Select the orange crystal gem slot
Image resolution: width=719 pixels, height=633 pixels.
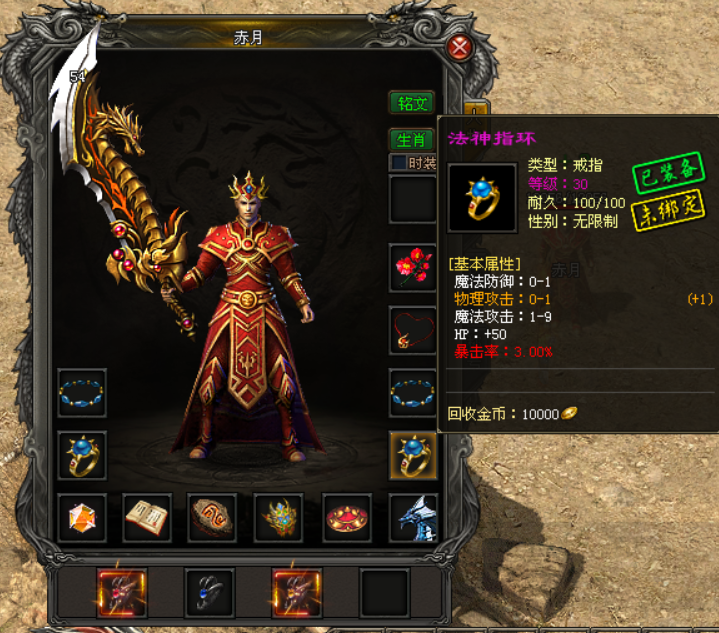point(83,518)
